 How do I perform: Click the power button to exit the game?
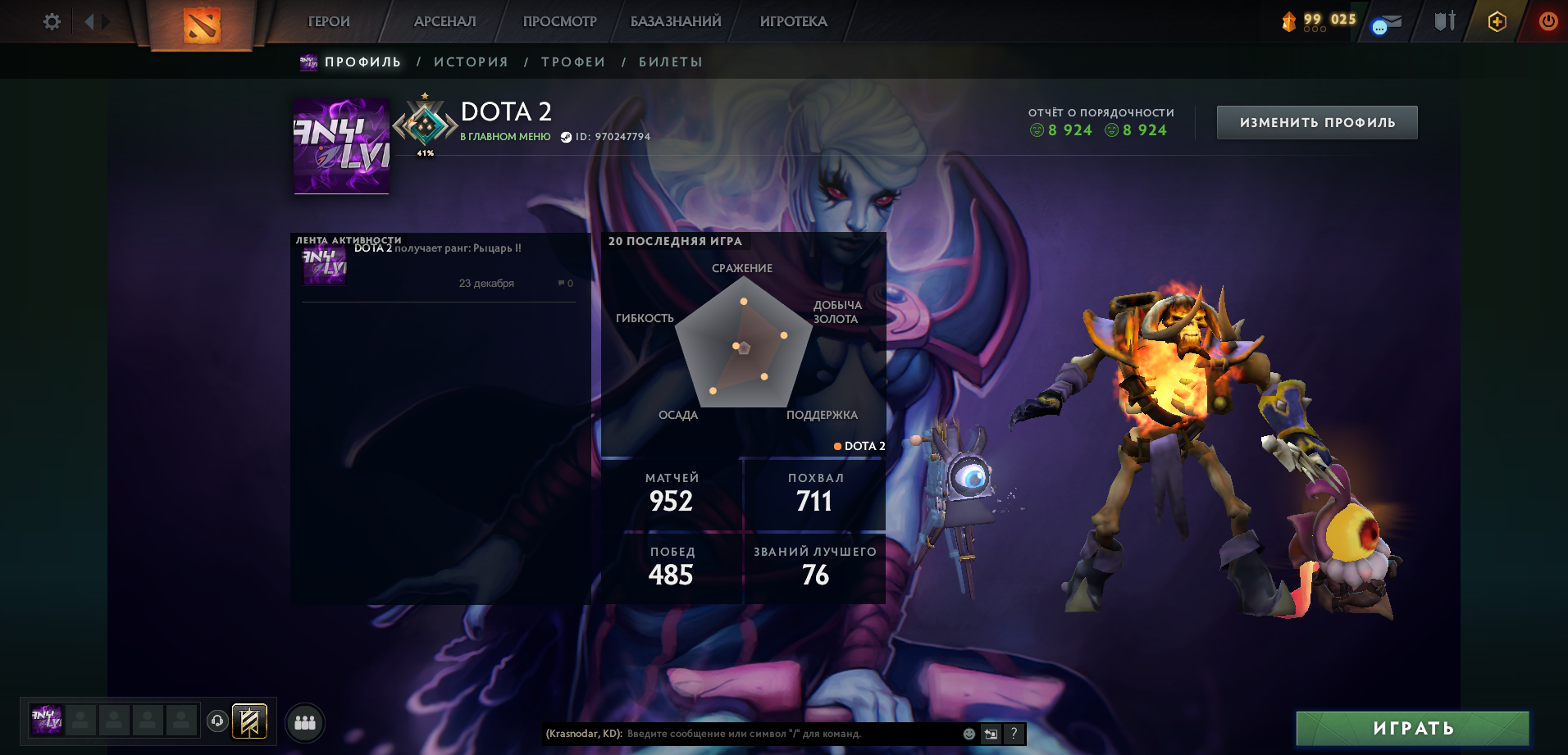coord(1549,22)
